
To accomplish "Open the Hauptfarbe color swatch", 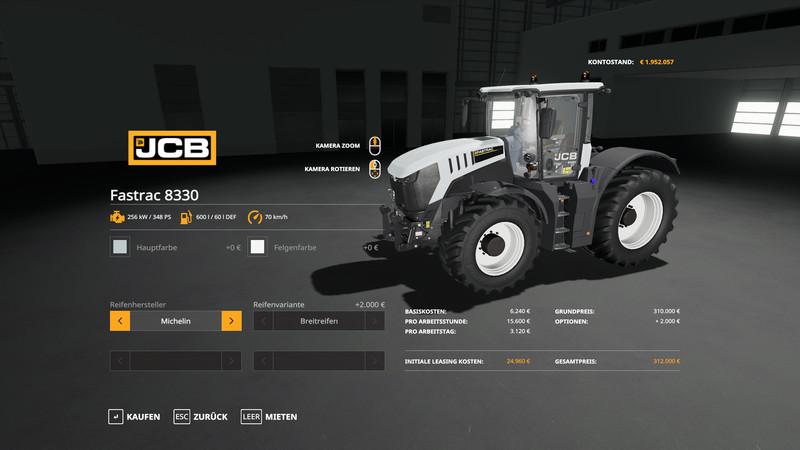I will pyautogui.click(x=120, y=247).
